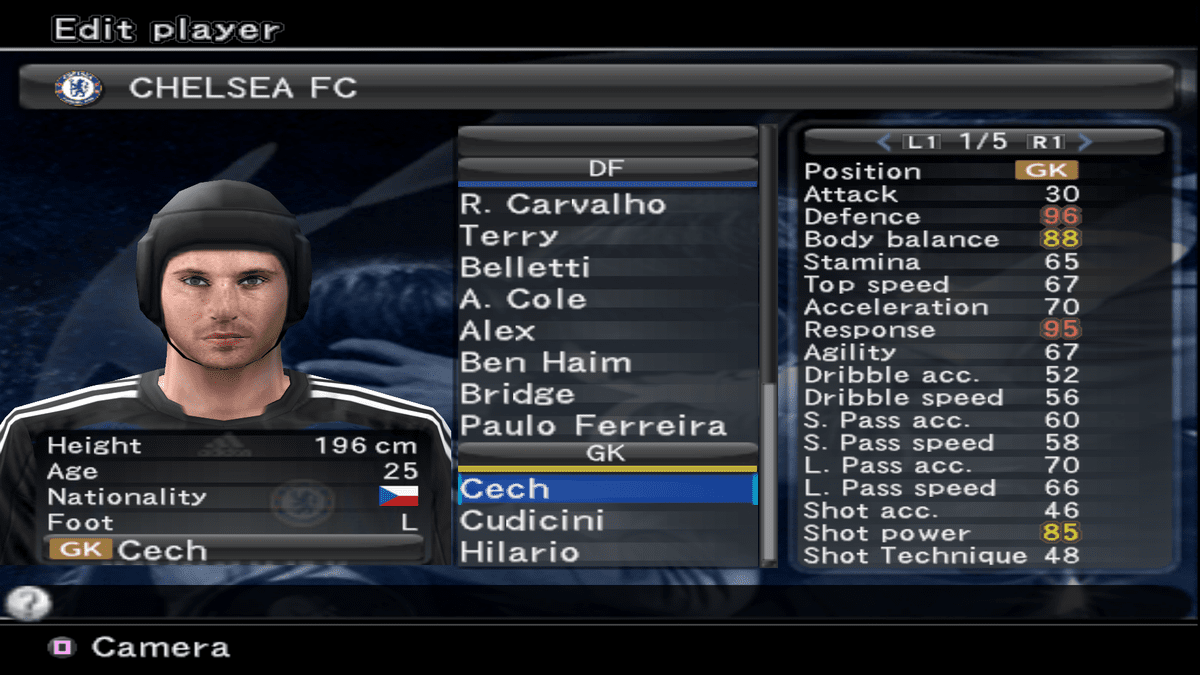Pick Paulo Ferreira from the defenders

(593, 426)
